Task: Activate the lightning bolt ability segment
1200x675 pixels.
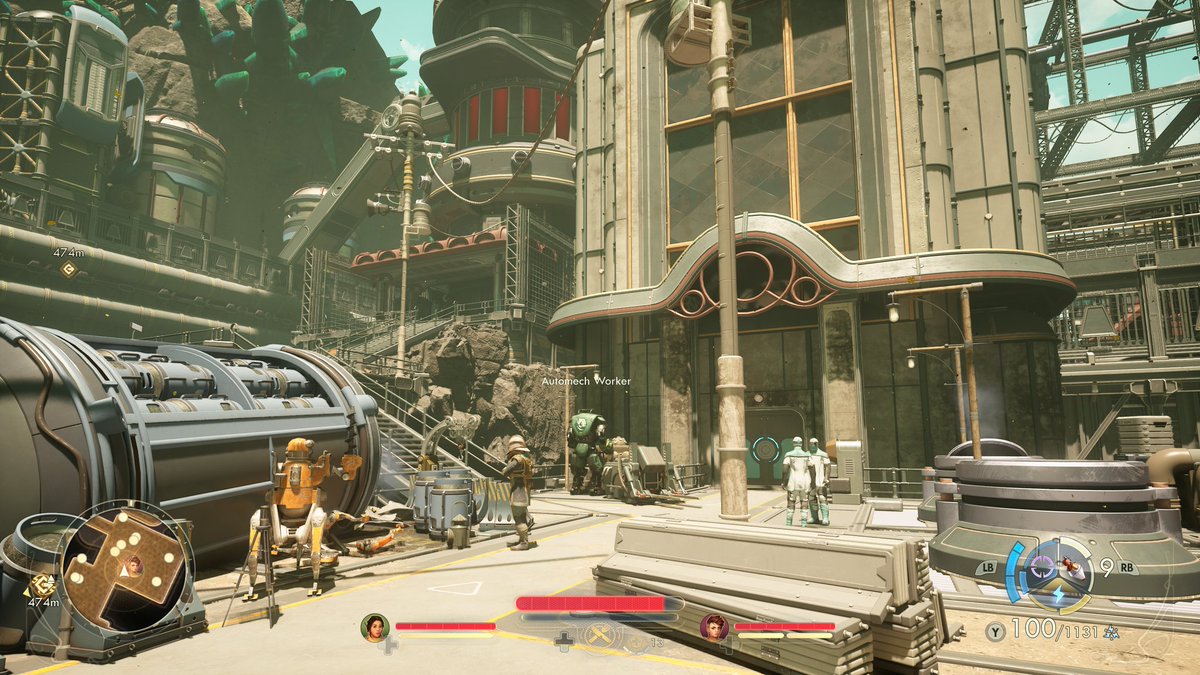Action: [x=1058, y=593]
